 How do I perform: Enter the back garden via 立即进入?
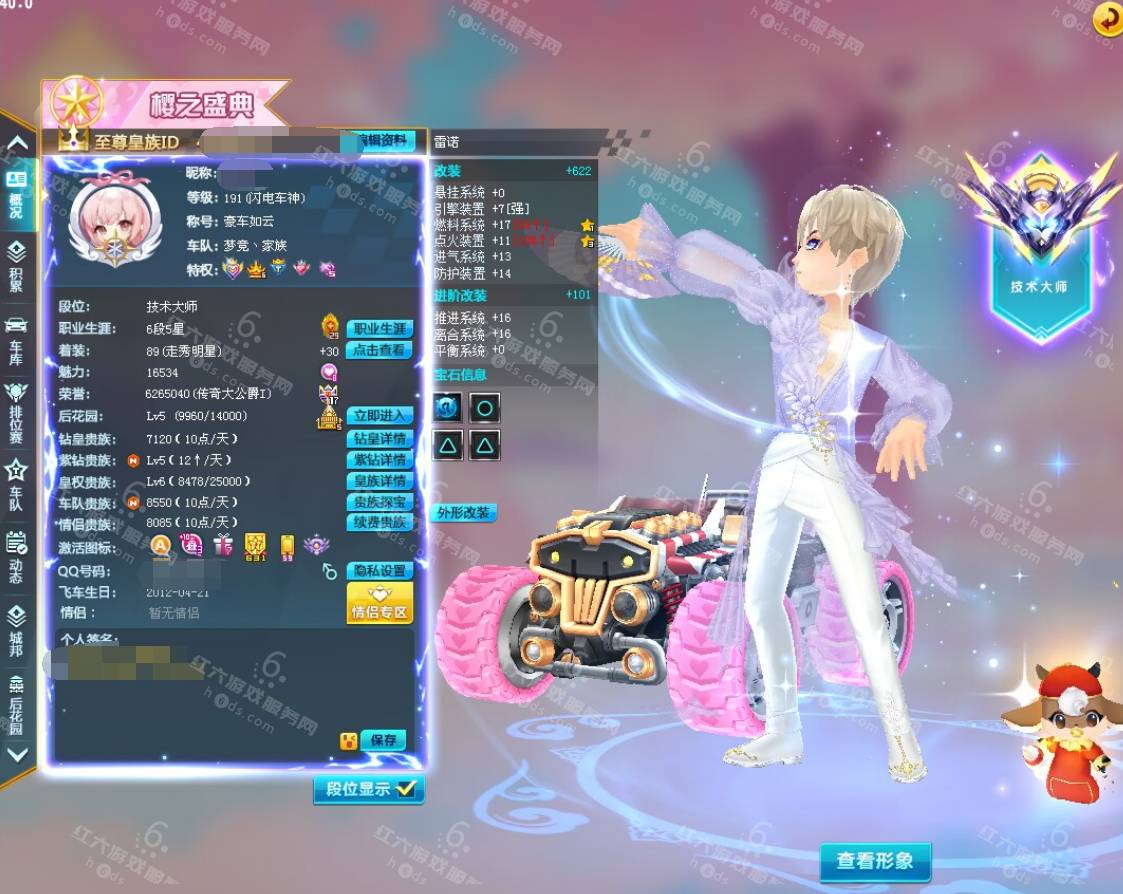(x=379, y=415)
